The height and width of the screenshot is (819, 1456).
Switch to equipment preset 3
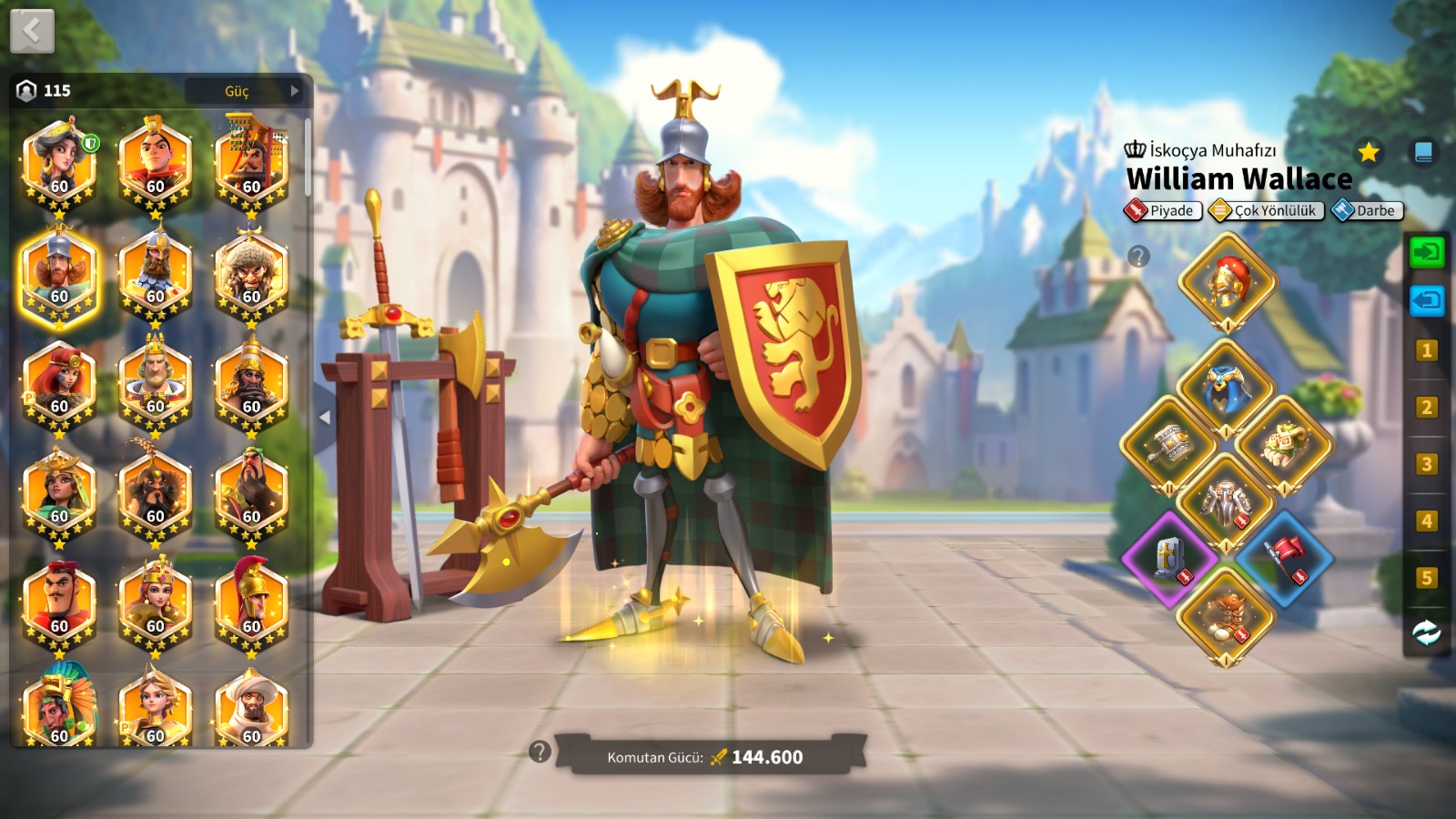[x=1426, y=464]
